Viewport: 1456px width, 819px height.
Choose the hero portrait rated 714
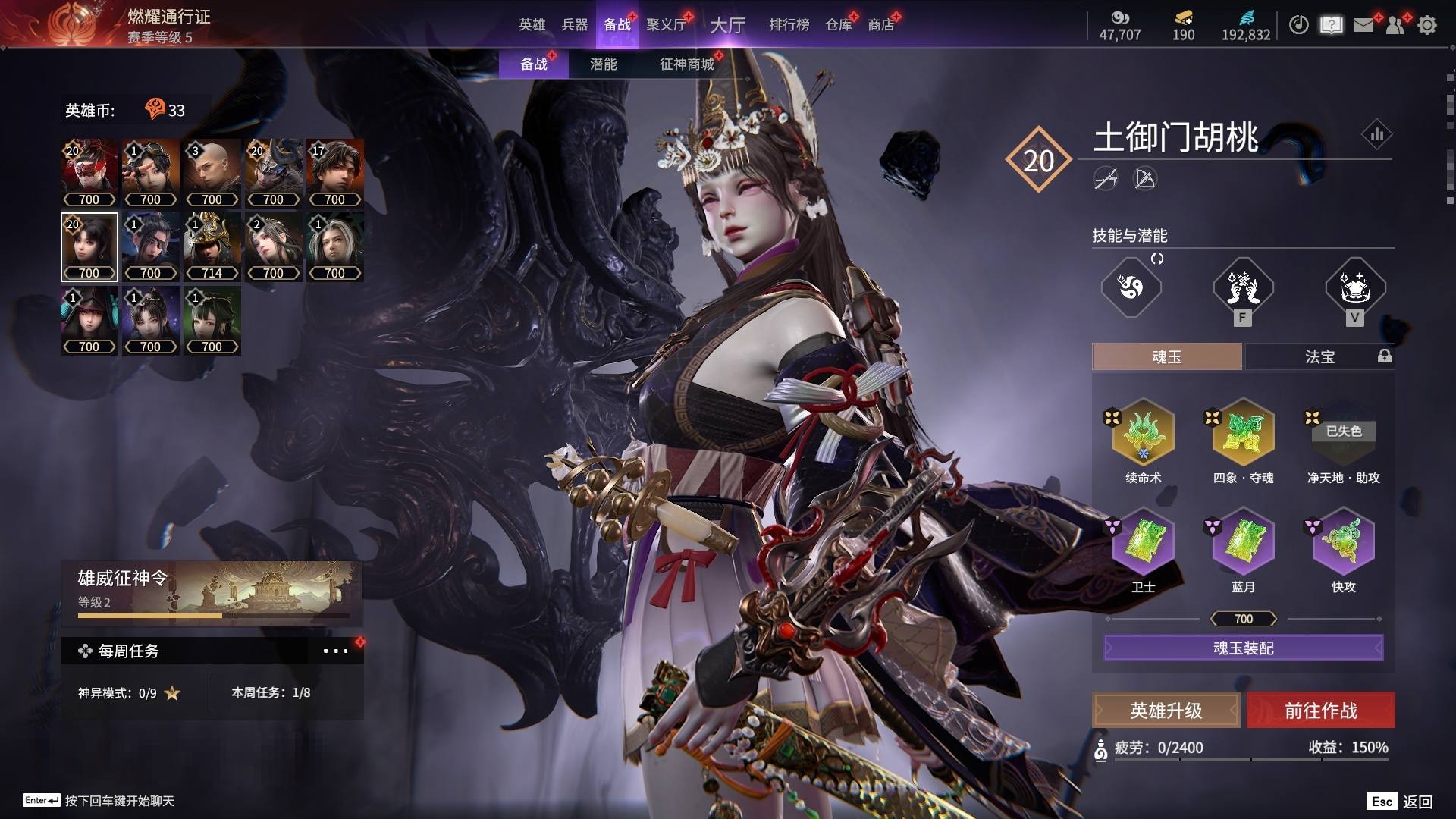point(212,247)
